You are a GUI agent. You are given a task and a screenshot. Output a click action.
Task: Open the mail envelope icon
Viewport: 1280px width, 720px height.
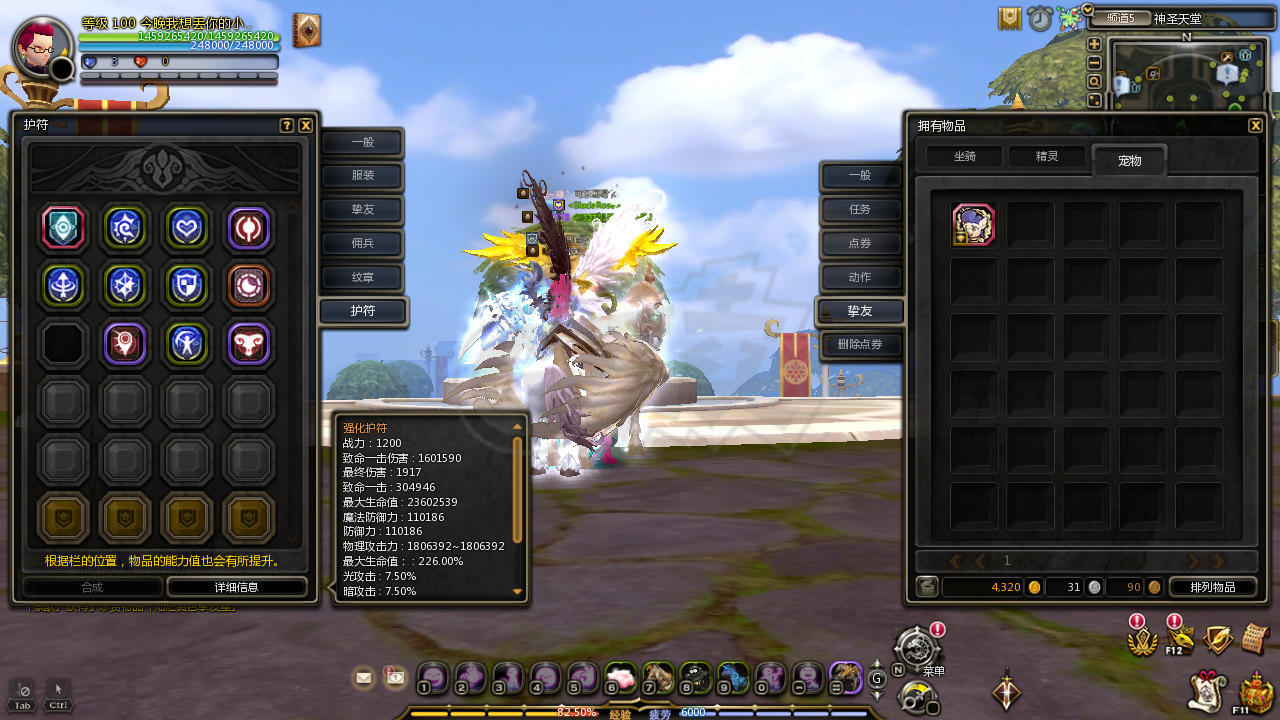(x=364, y=678)
